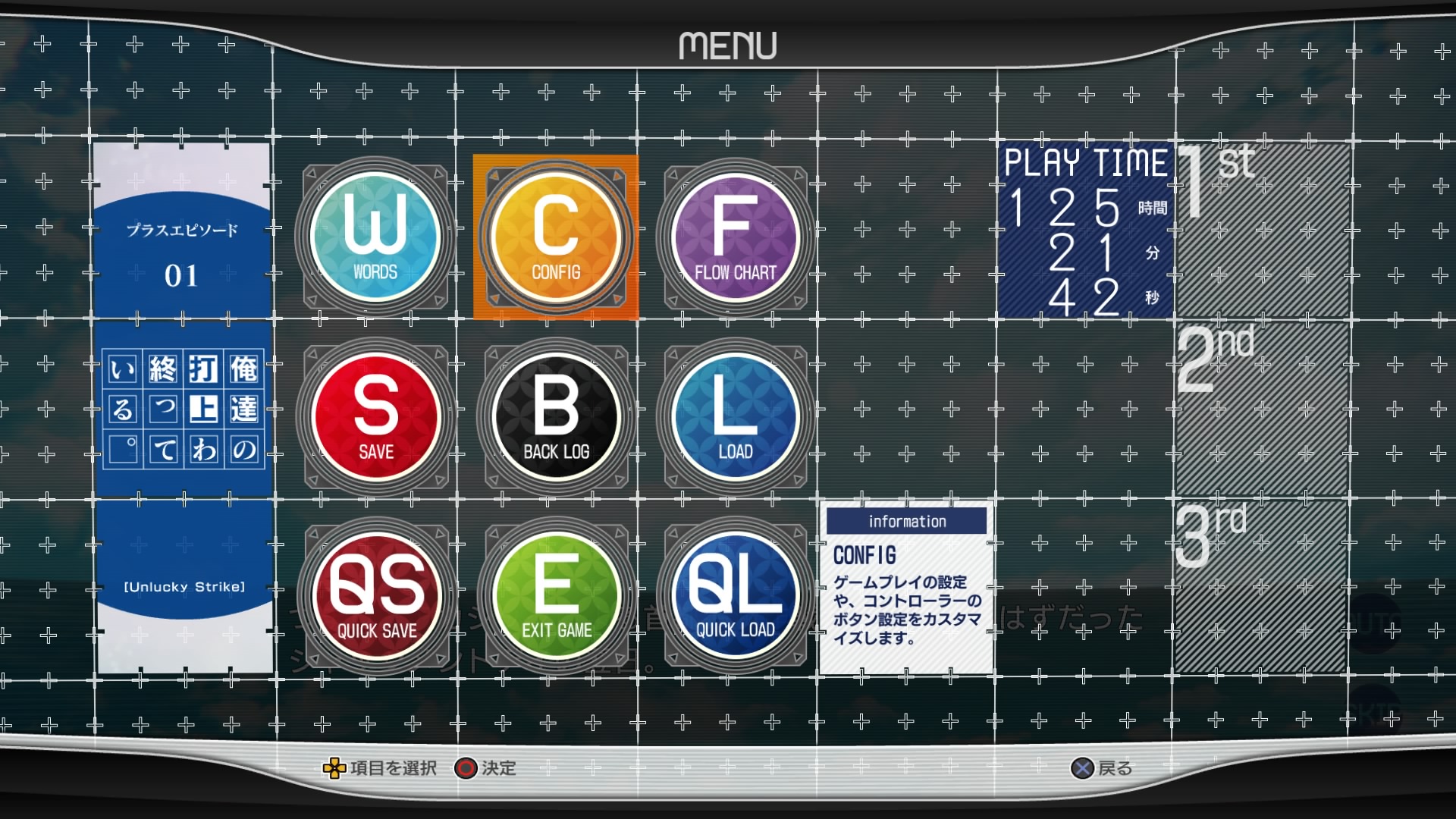Click the green EXIT GAME button
Viewport: 1456px width, 819px height.
point(556,597)
